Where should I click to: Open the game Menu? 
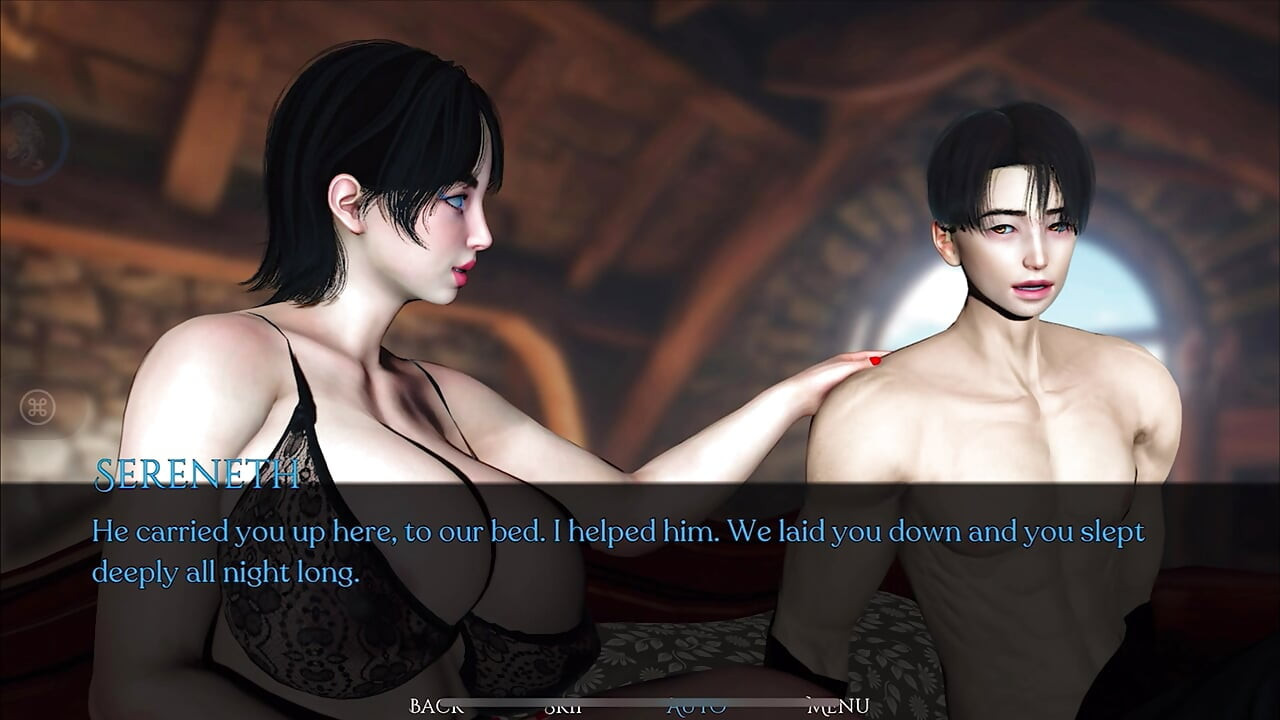838,706
